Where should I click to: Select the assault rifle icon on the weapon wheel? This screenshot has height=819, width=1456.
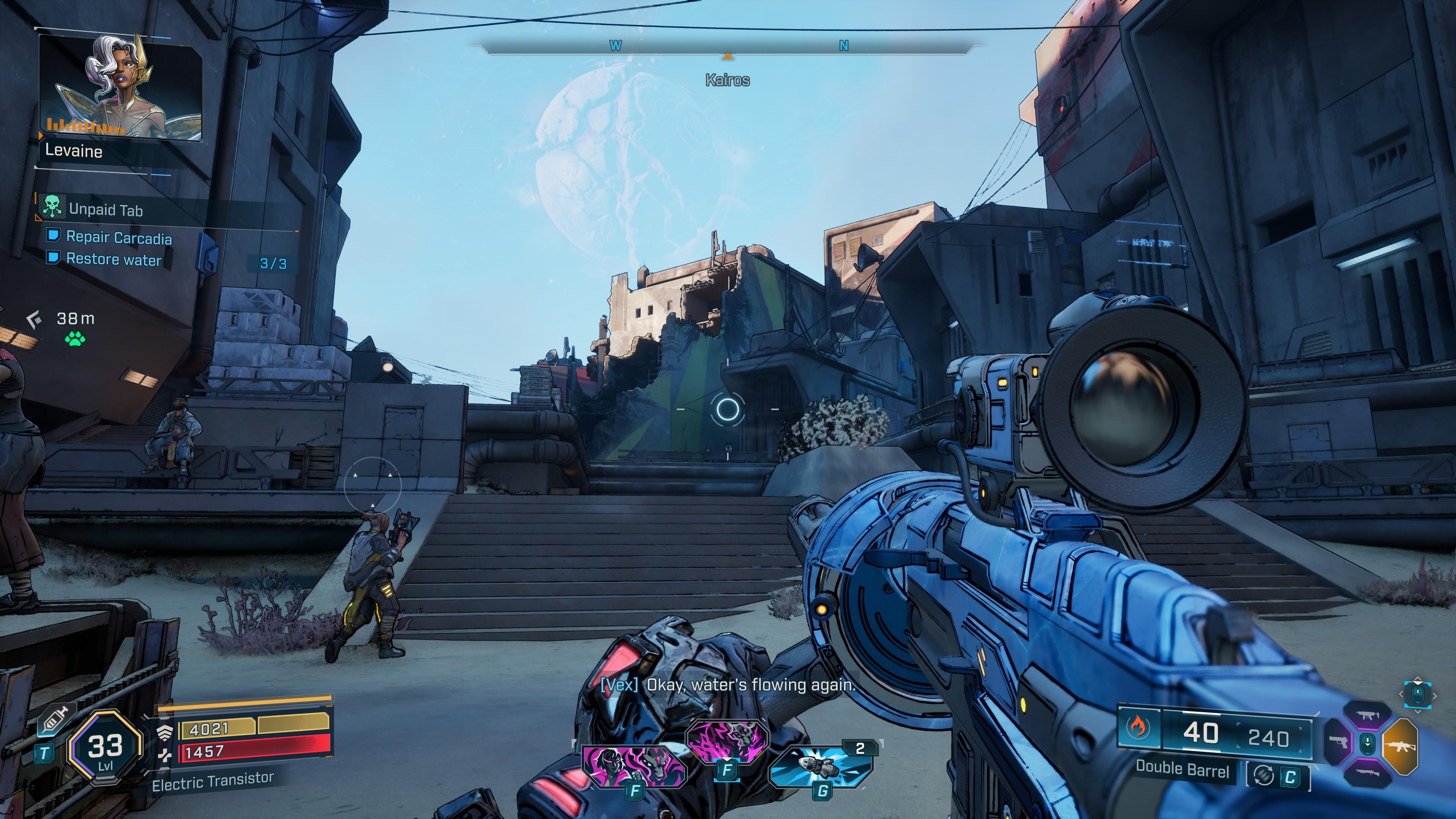pyautogui.click(x=1401, y=747)
